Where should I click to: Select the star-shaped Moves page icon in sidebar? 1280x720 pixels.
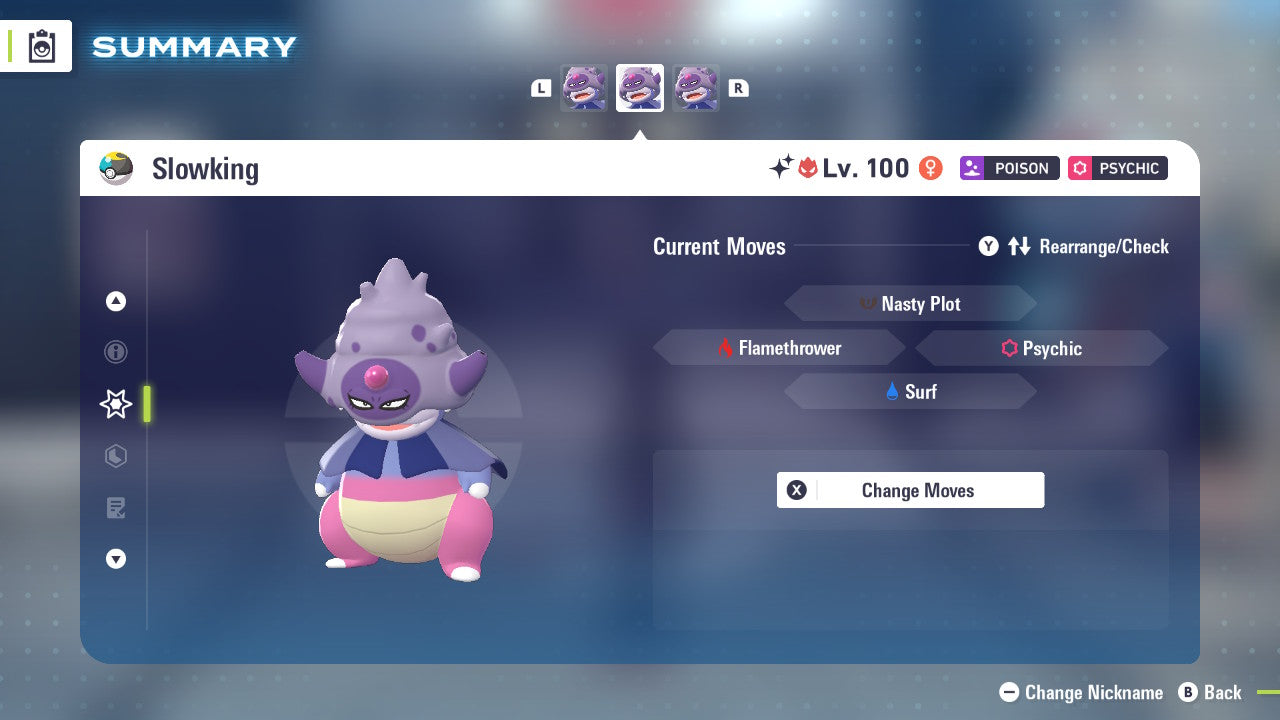click(115, 404)
